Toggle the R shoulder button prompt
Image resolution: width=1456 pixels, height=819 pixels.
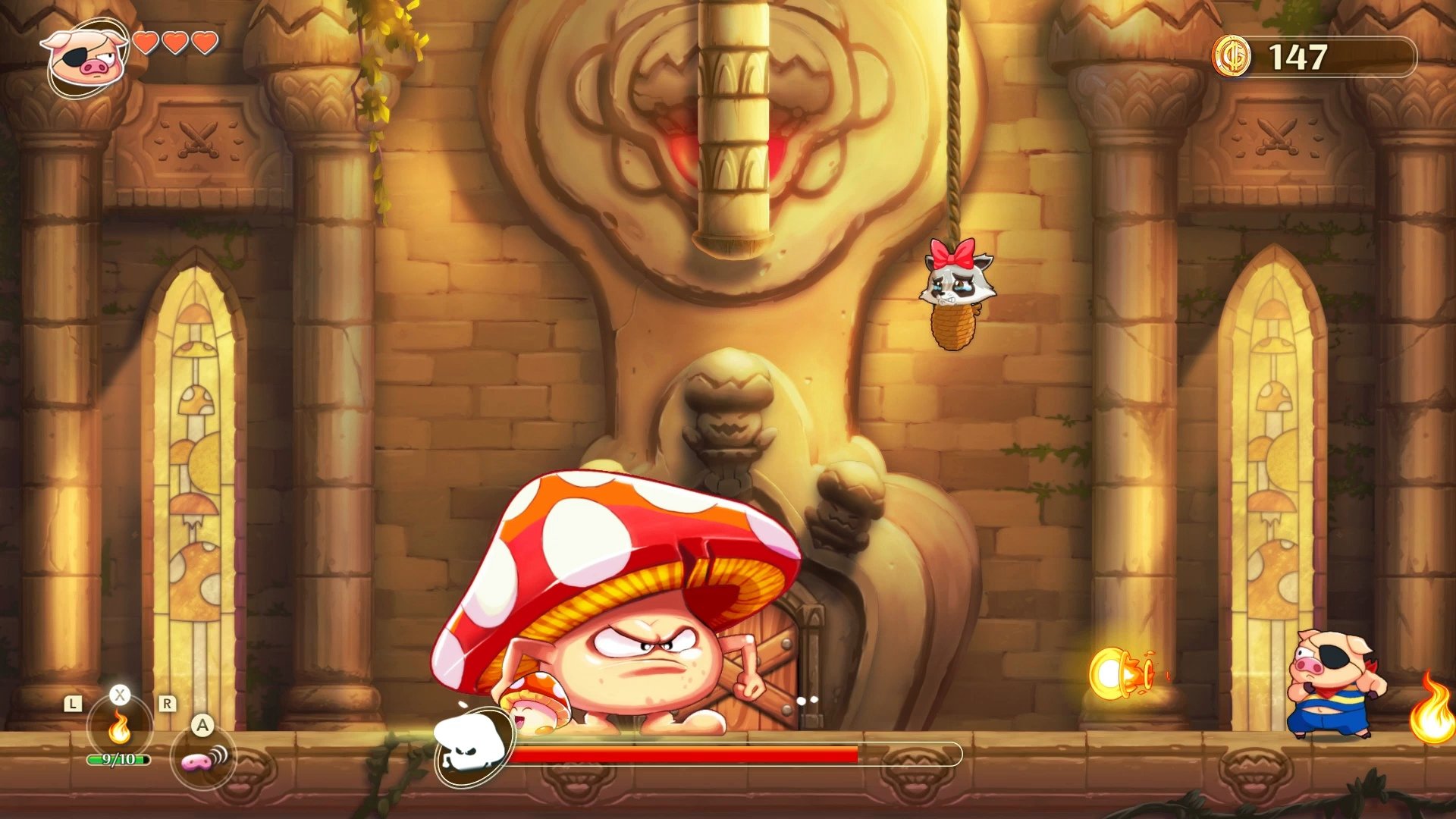pos(168,702)
